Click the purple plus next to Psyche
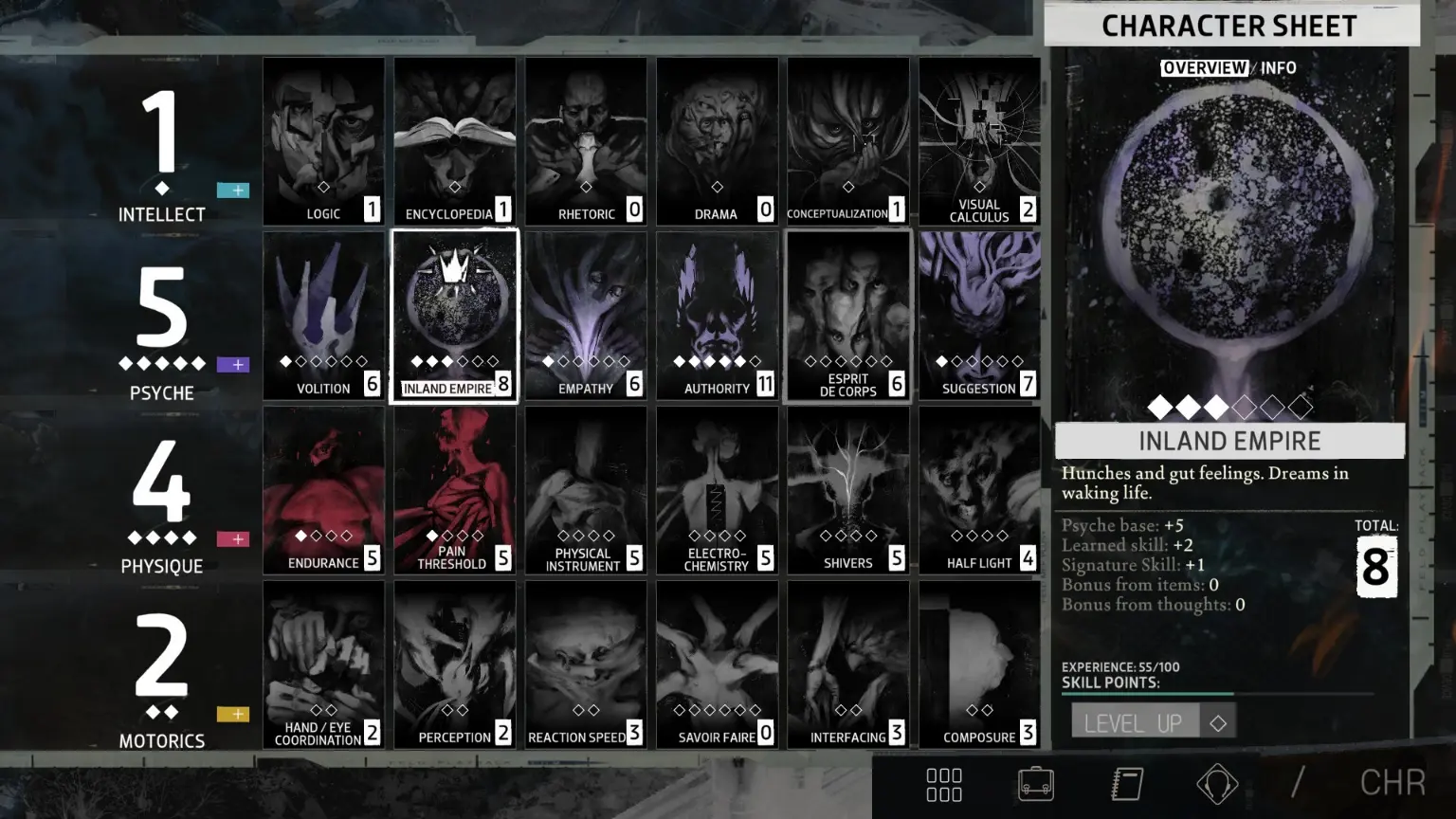Viewport: 1456px width, 819px height. pos(233,365)
